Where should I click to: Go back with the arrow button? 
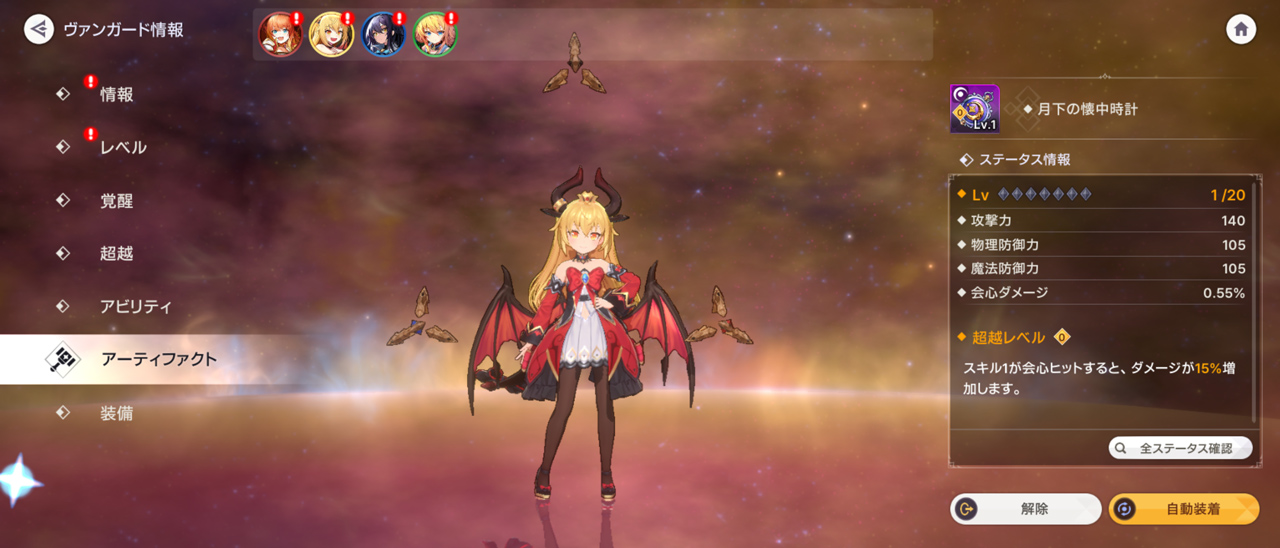click(x=39, y=29)
